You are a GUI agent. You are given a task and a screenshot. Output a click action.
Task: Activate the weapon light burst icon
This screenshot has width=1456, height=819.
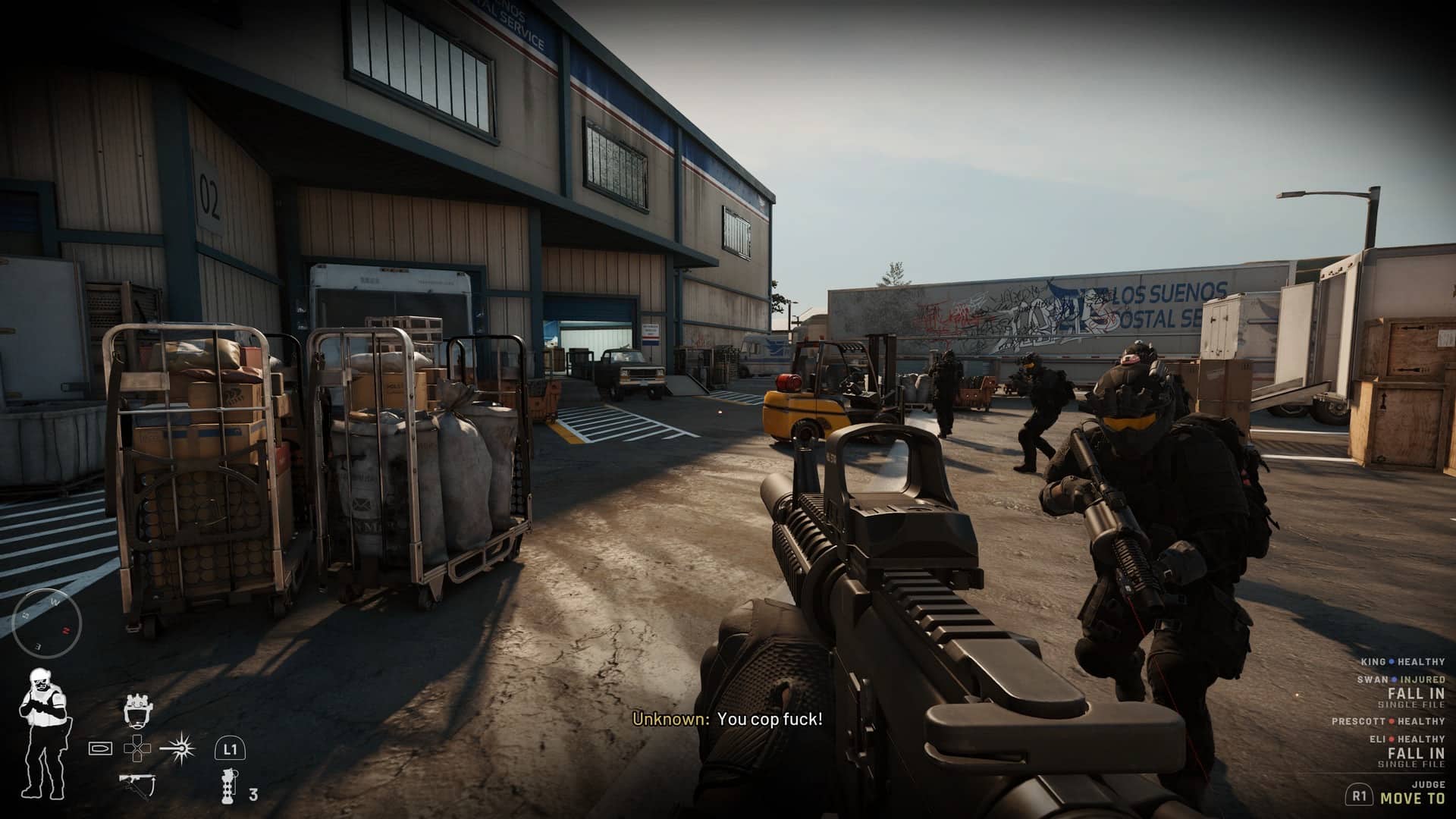point(182,748)
